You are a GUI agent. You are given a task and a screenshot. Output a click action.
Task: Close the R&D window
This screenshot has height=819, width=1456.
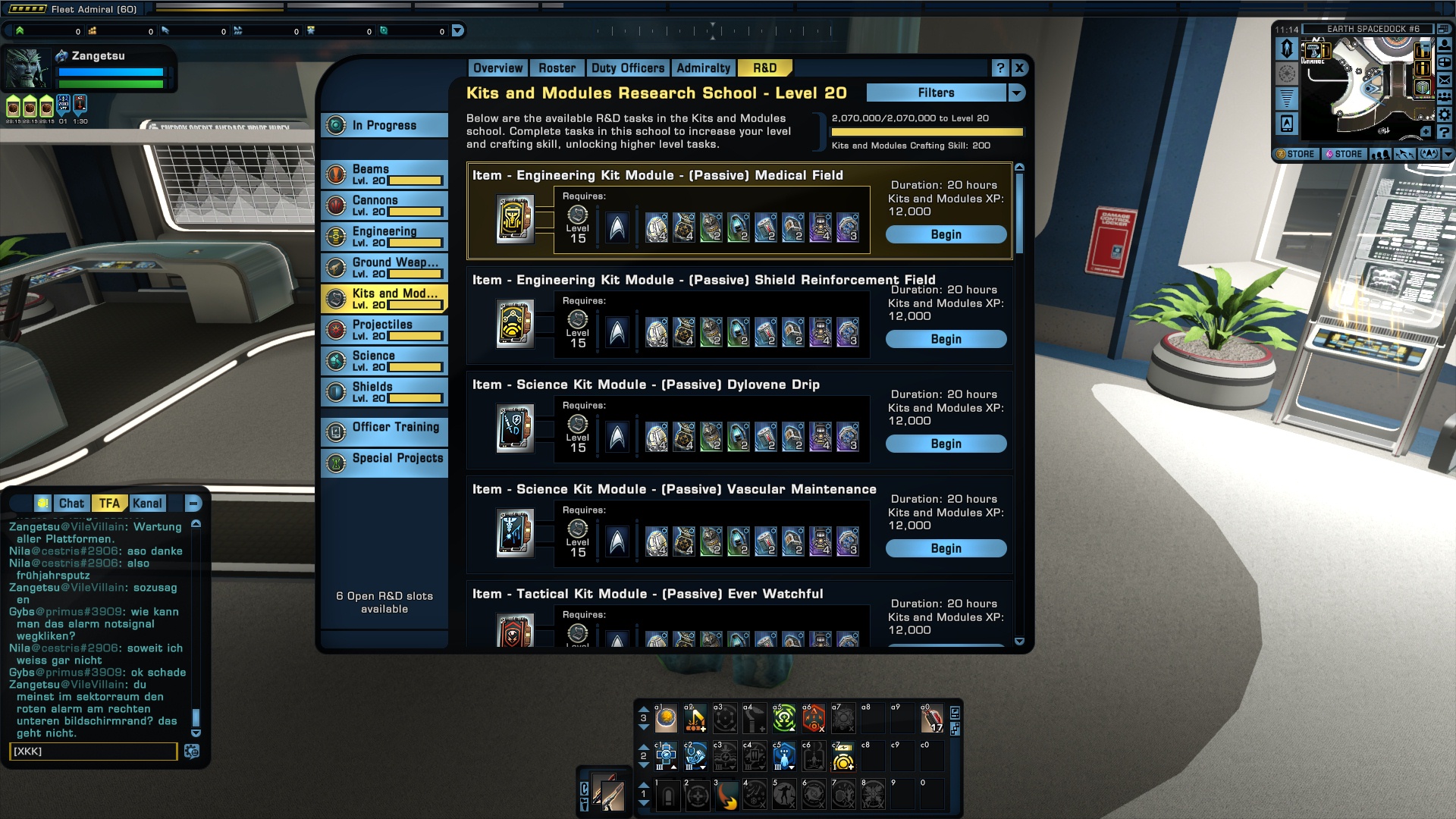pyautogui.click(x=1019, y=68)
